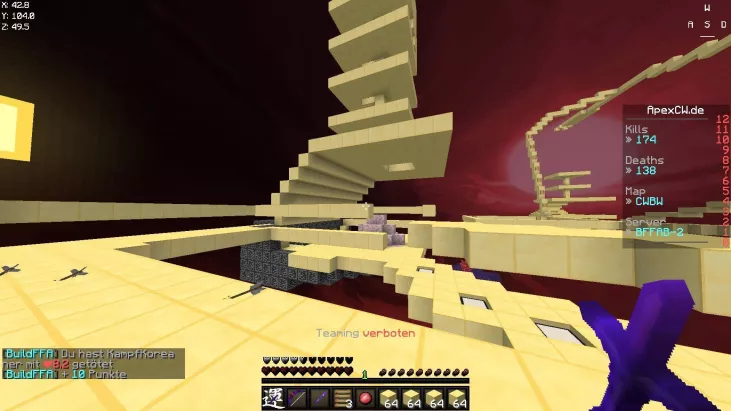This screenshot has height=411, width=731.
Task: Select the ladder stack of 3
Action: [343, 398]
